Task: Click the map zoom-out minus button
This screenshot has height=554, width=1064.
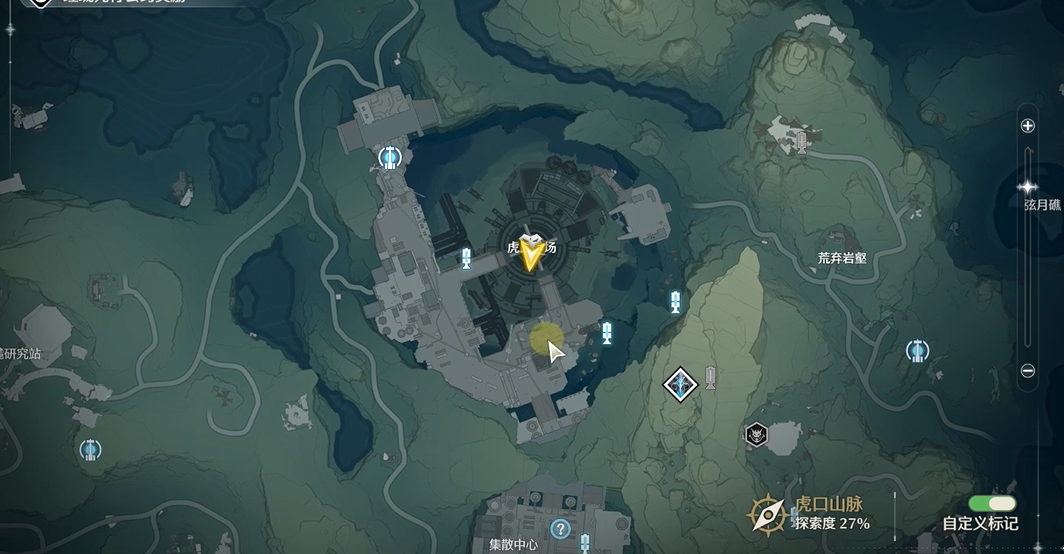Action: (x=1027, y=370)
